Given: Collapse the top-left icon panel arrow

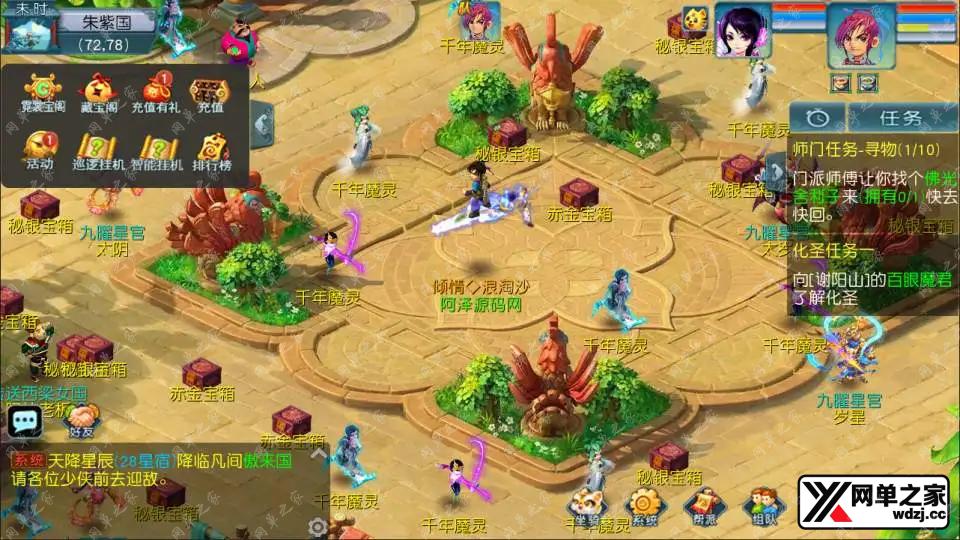Looking at the screenshot, I should [262, 123].
